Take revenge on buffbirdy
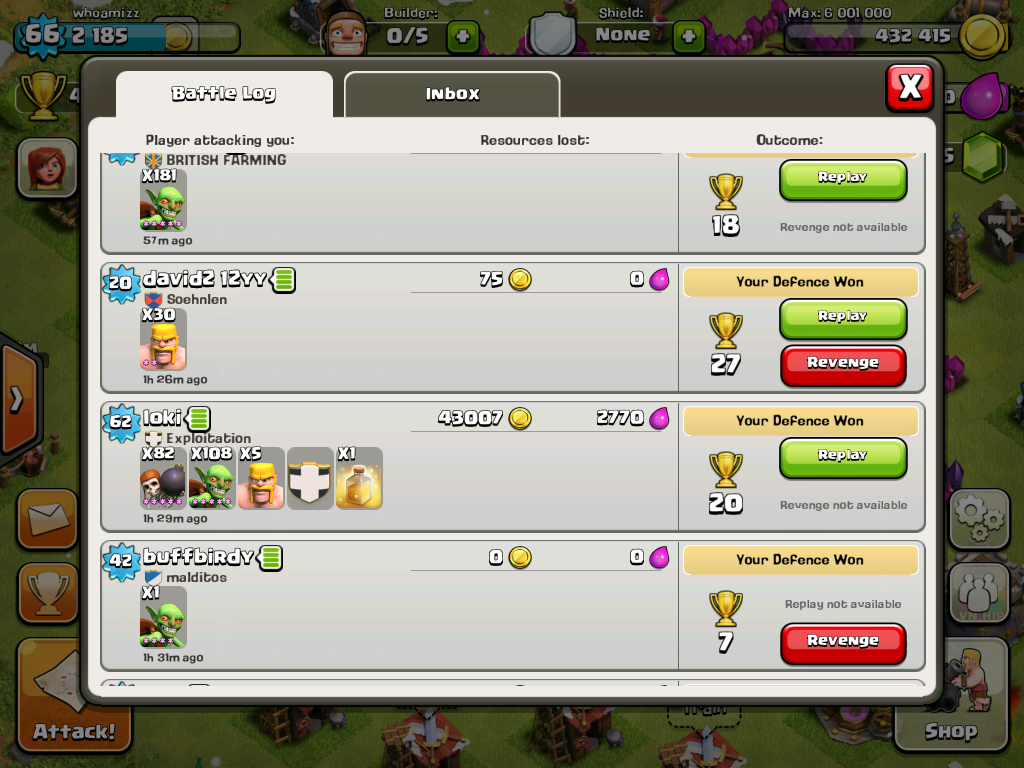Screen dimensions: 1024x768 coord(842,642)
